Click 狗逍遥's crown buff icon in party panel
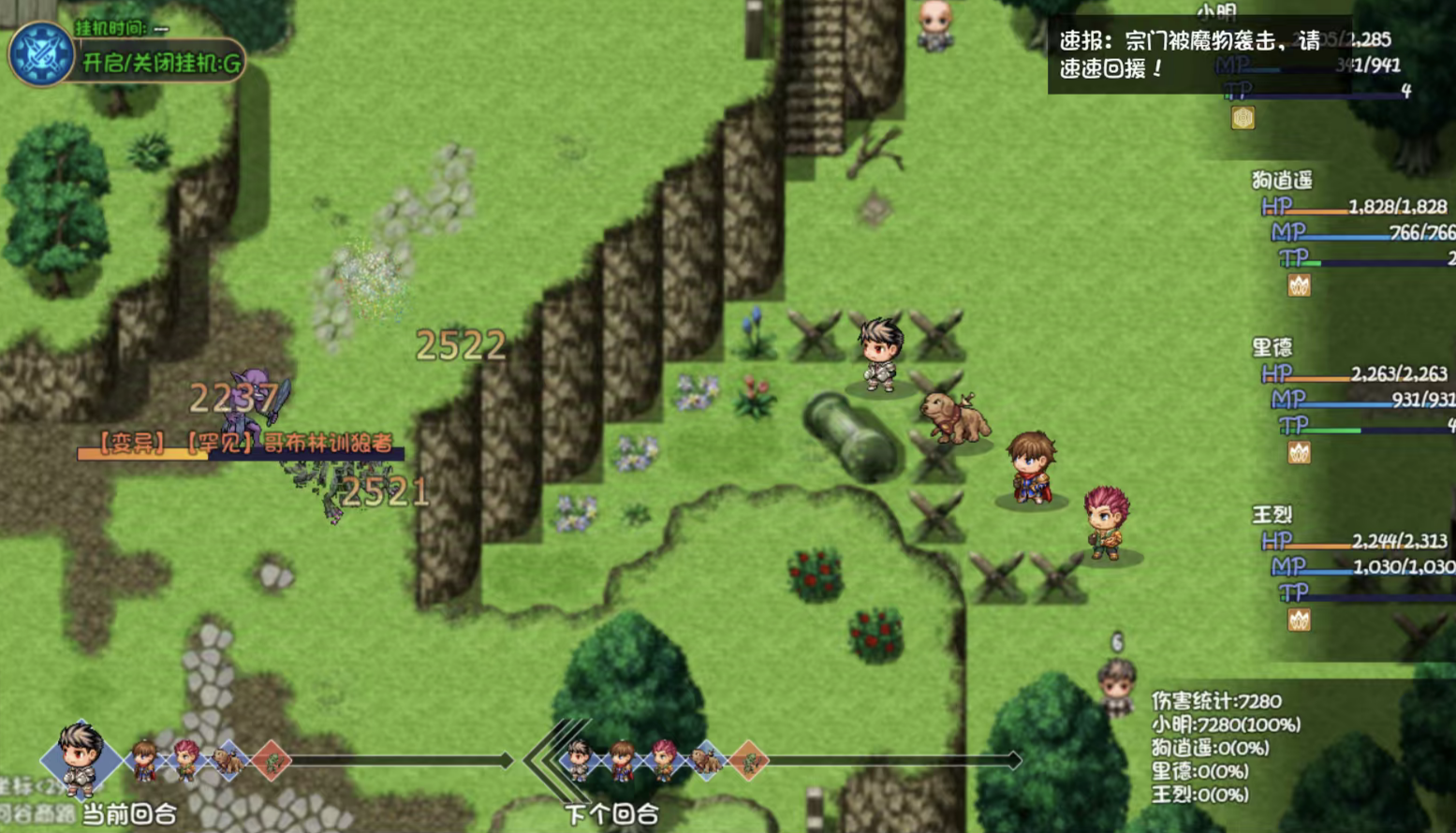Screen dimensions: 1456x833 [1298, 285]
